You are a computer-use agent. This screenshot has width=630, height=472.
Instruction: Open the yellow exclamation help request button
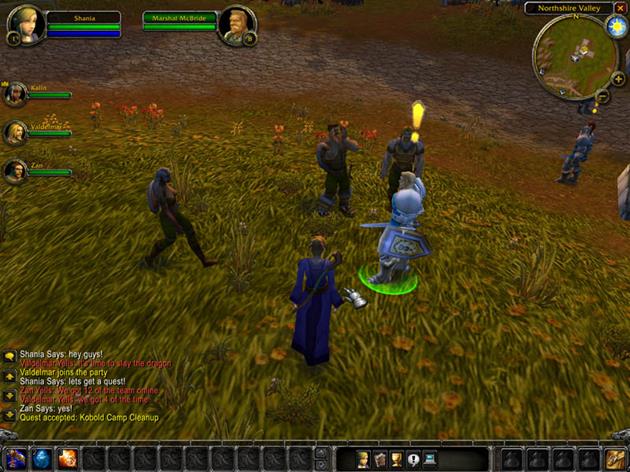413,459
